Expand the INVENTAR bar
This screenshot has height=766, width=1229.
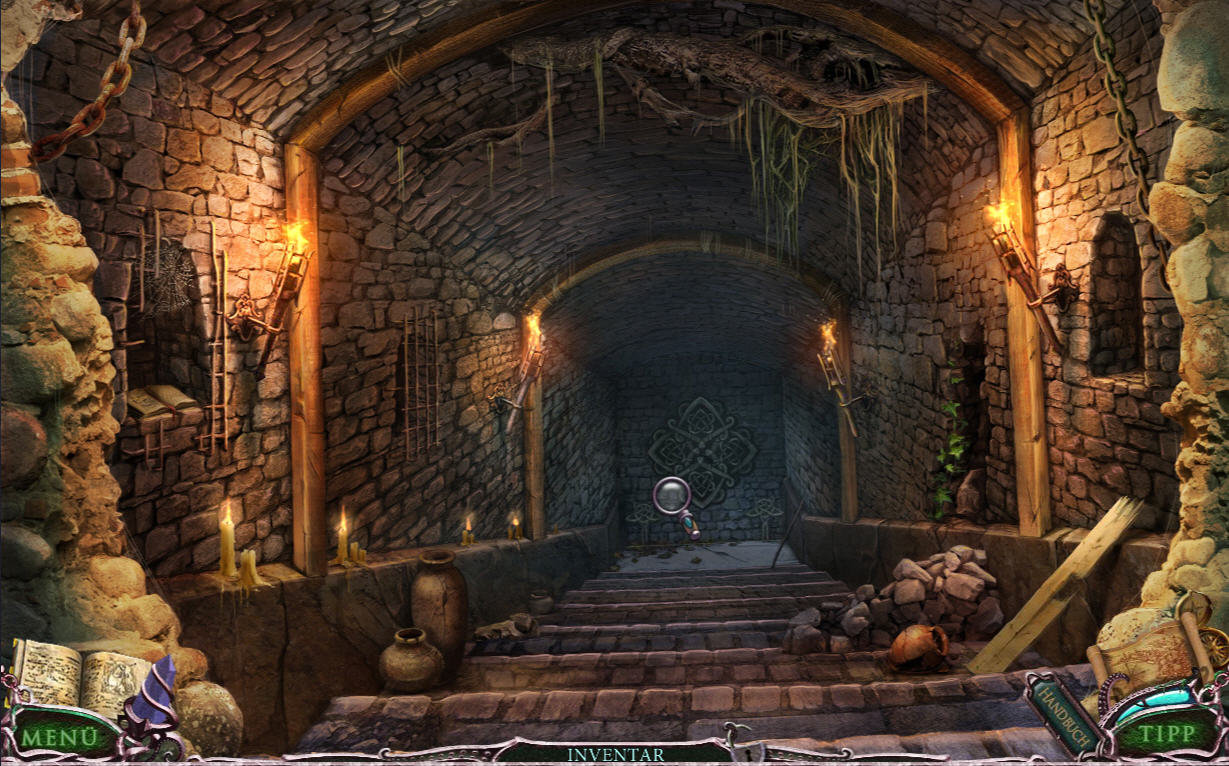(x=613, y=754)
